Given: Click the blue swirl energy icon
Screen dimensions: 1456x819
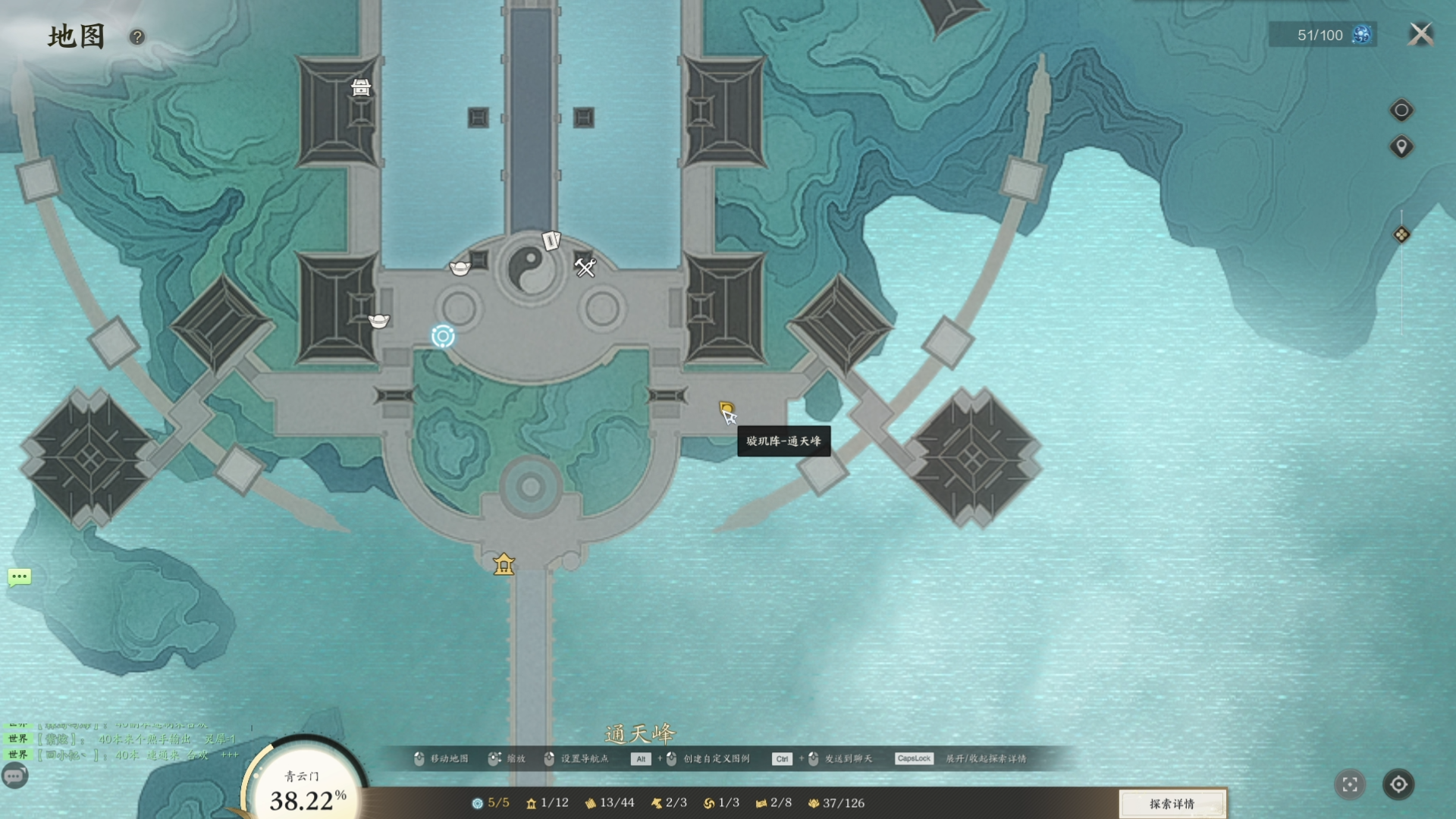Looking at the screenshot, I should (1362, 35).
